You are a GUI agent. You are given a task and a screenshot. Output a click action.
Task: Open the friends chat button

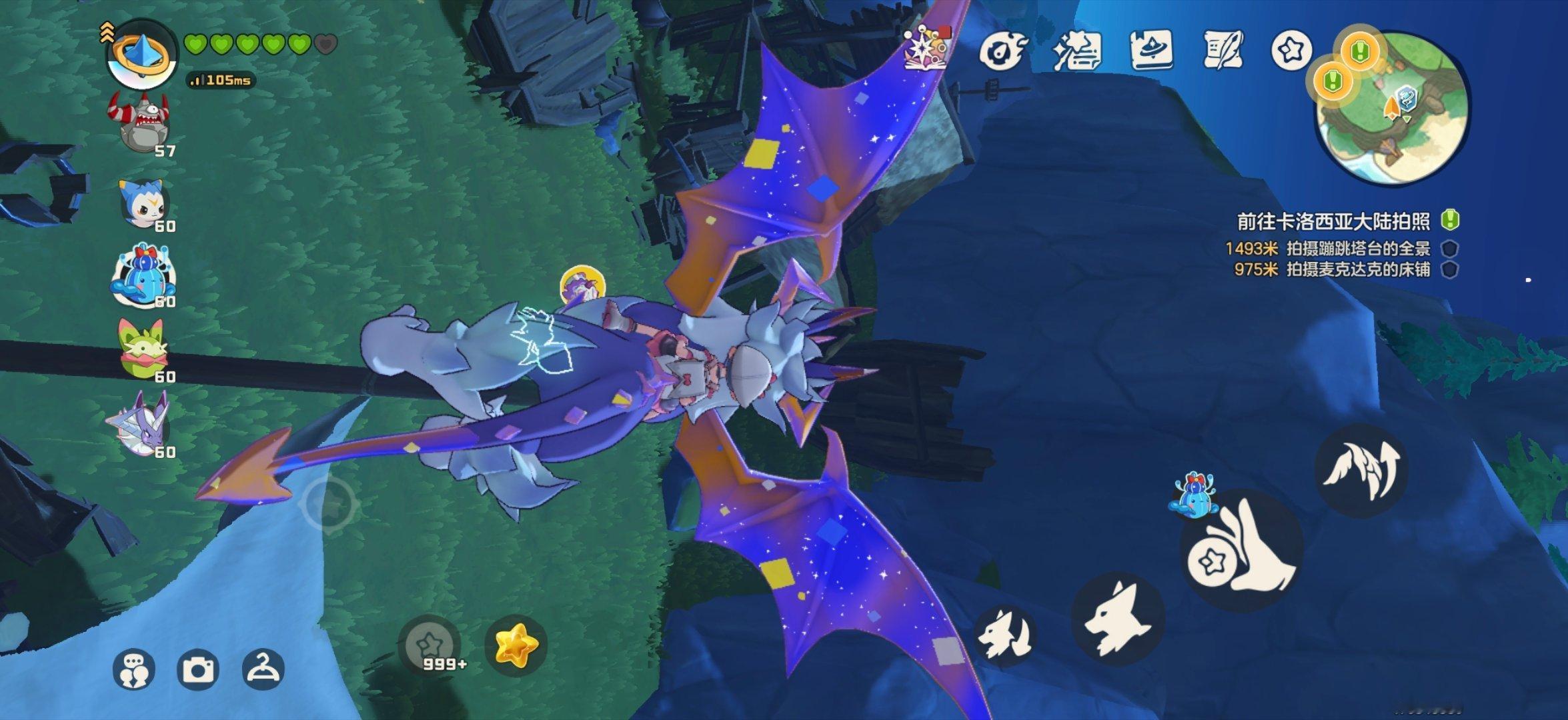134,669
